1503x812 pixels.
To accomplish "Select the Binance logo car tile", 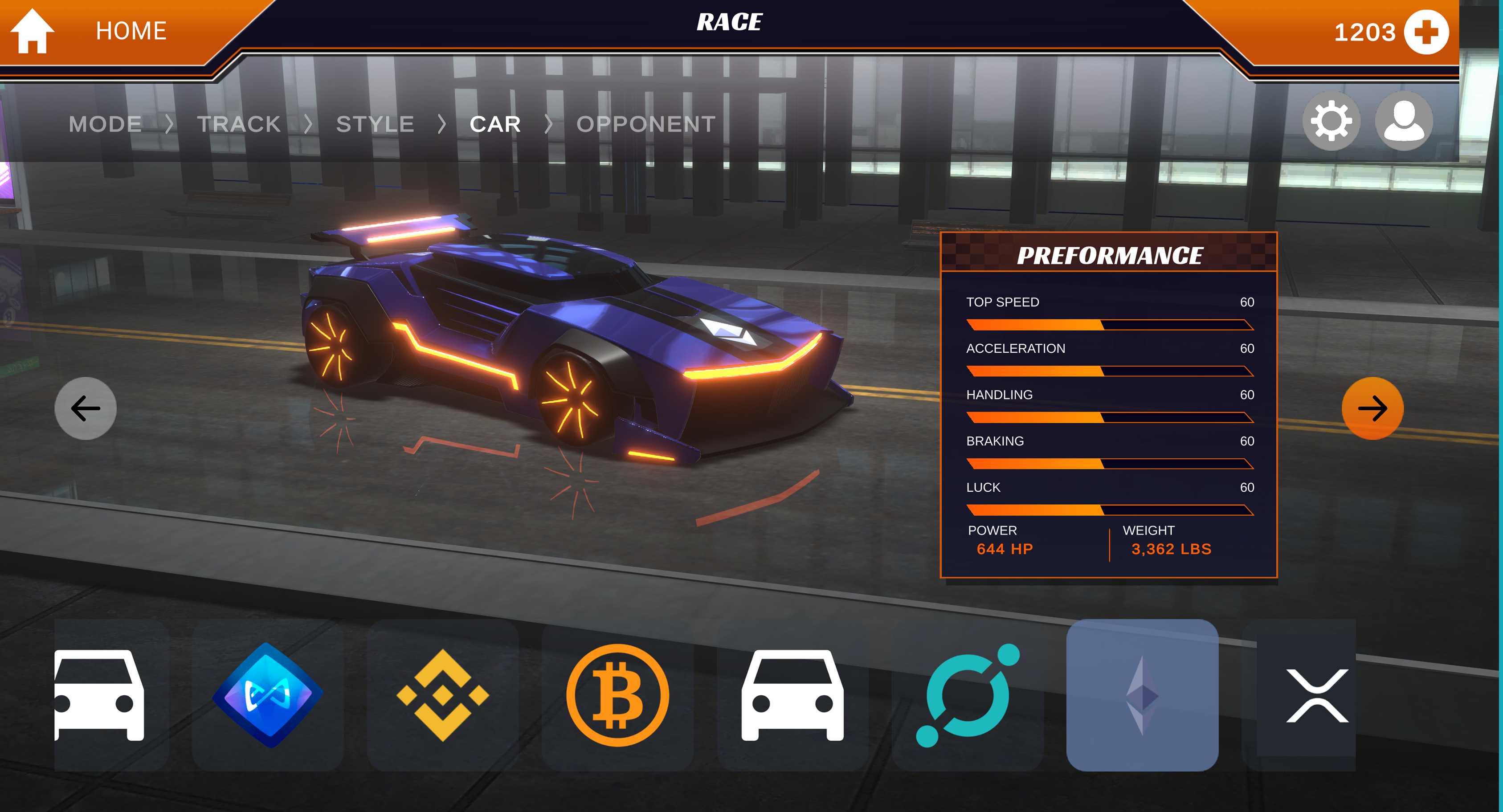I will (442, 695).
